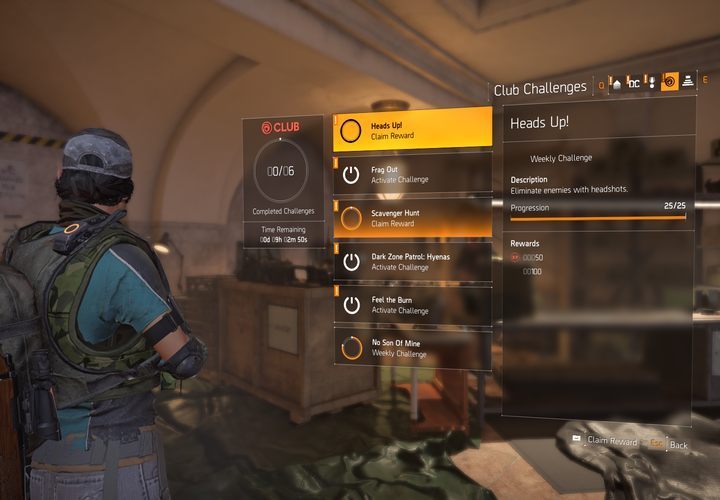Image resolution: width=720 pixels, height=500 pixels.
Task: Open the DC tab
Action: click(x=633, y=84)
